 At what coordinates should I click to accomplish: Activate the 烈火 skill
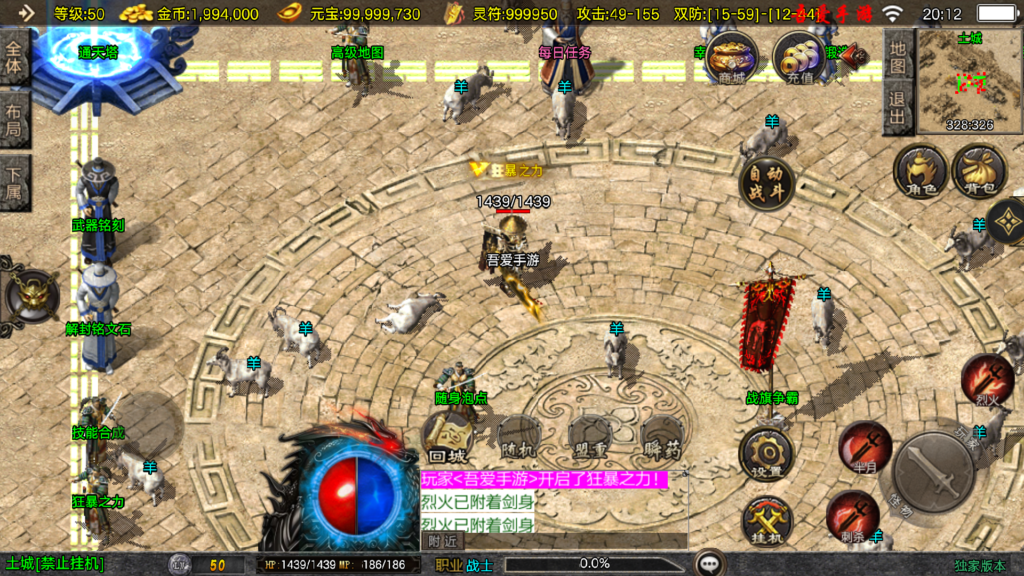pyautogui.click(x=986, y=379)
